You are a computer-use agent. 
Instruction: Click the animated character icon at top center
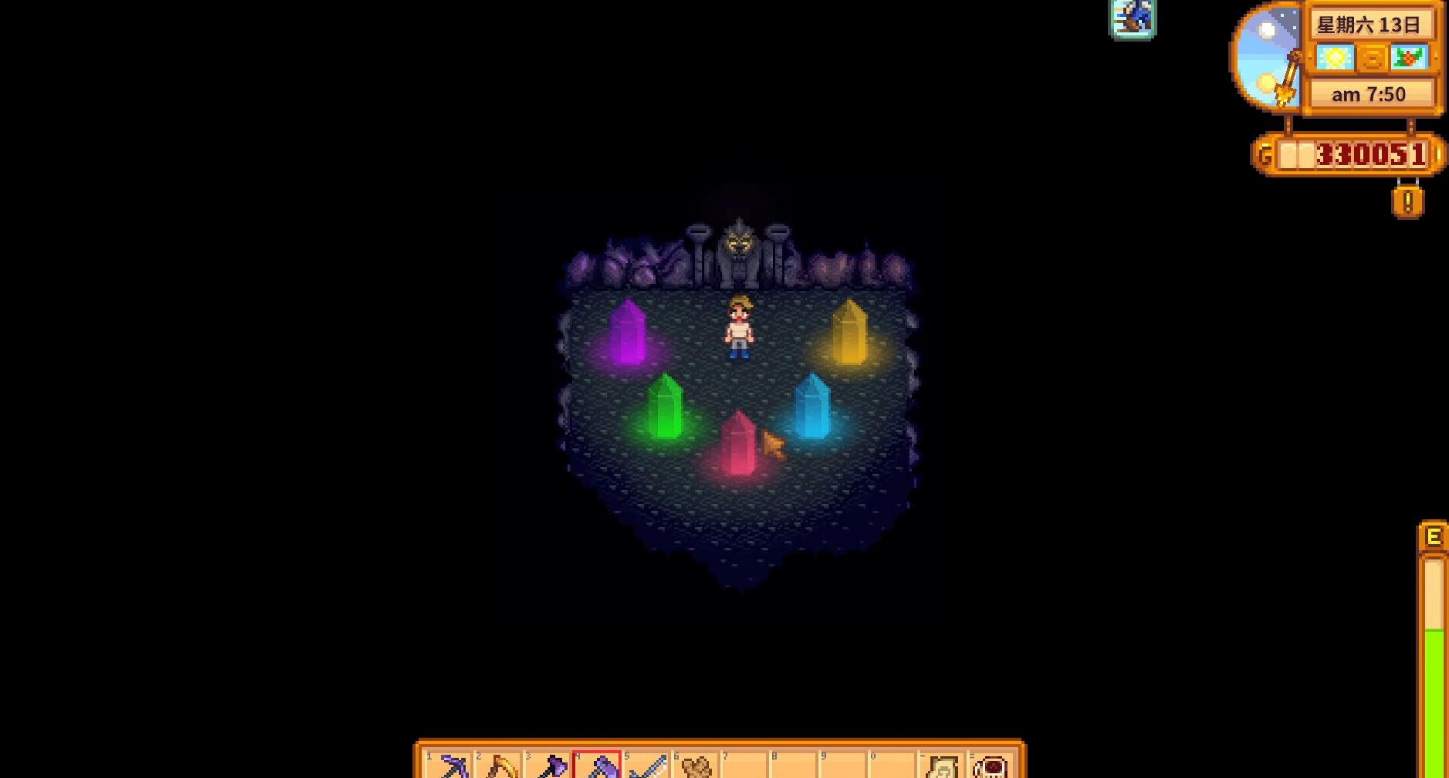[1132, 17]
